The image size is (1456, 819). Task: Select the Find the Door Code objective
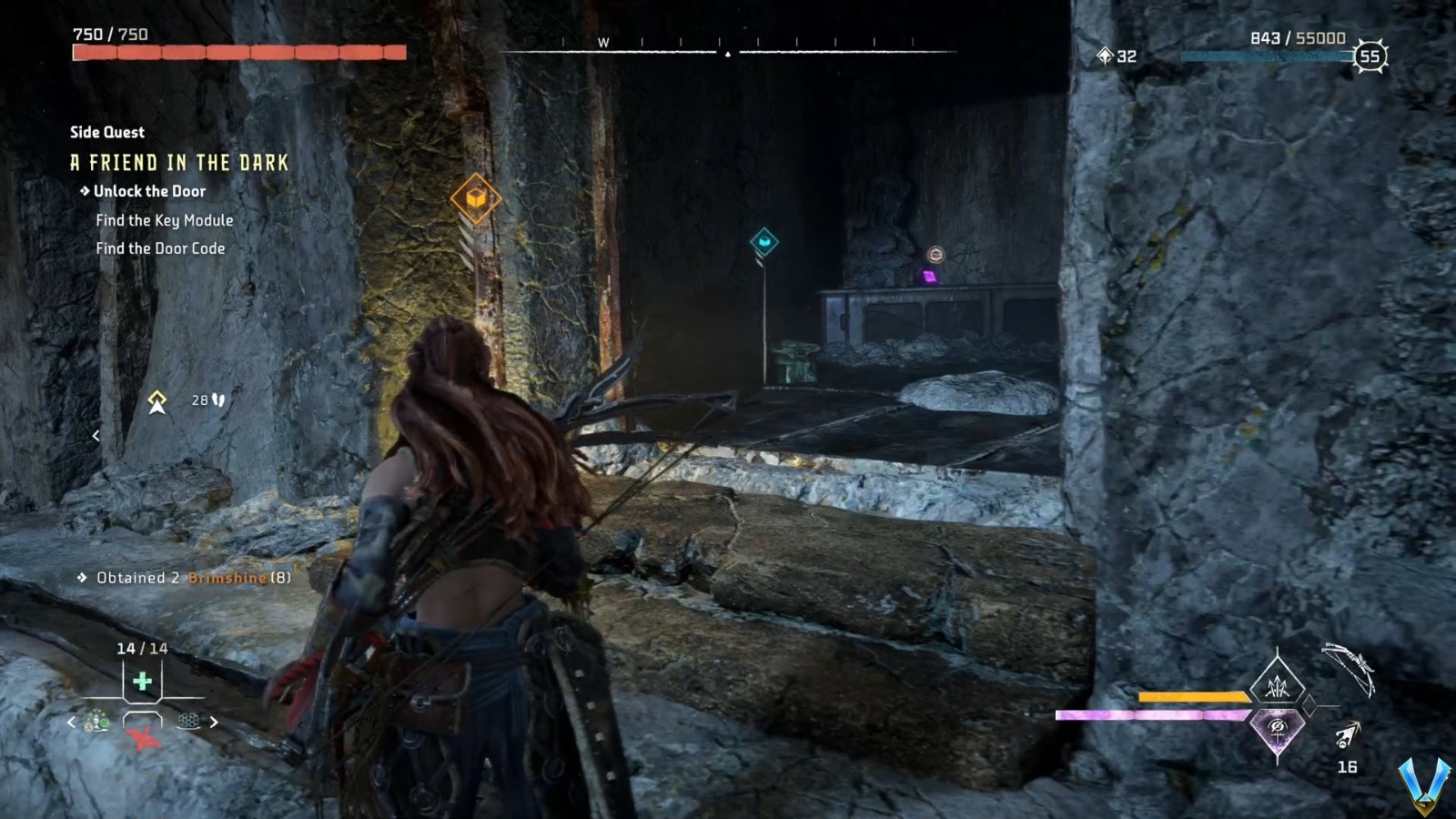161,248
